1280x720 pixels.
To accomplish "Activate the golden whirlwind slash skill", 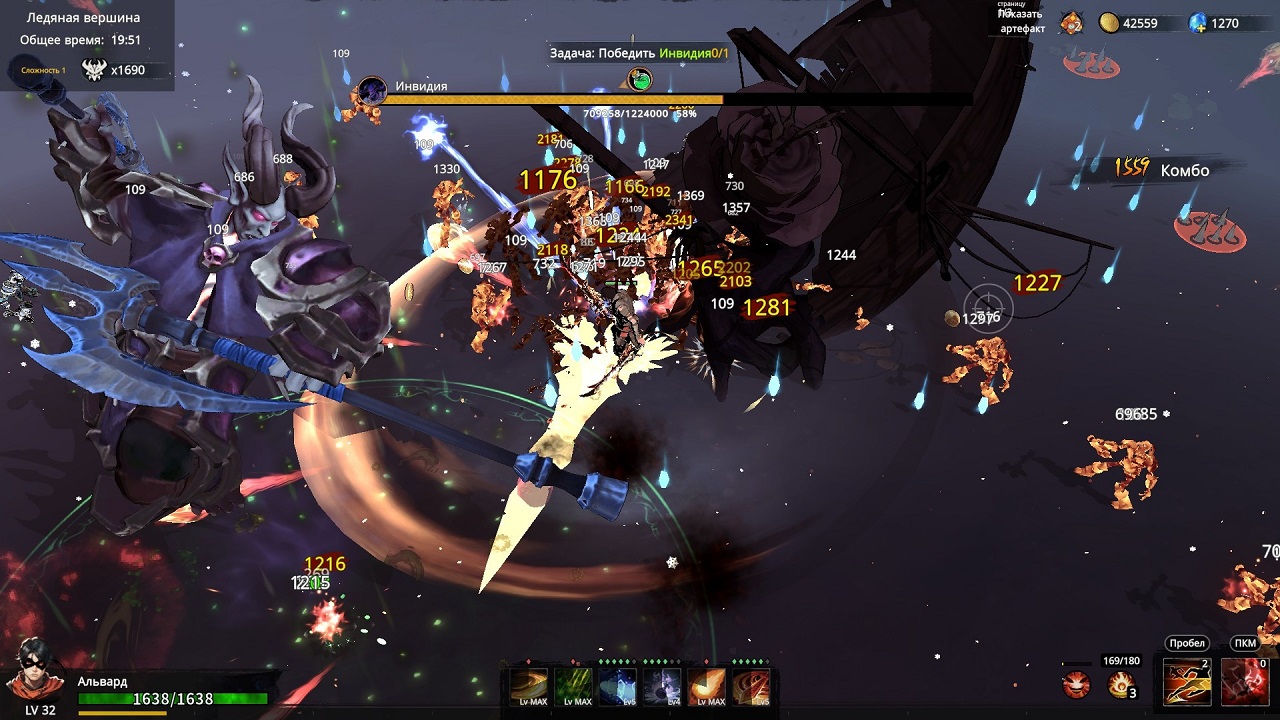I will pyautogui.click(x=529, y=686).
